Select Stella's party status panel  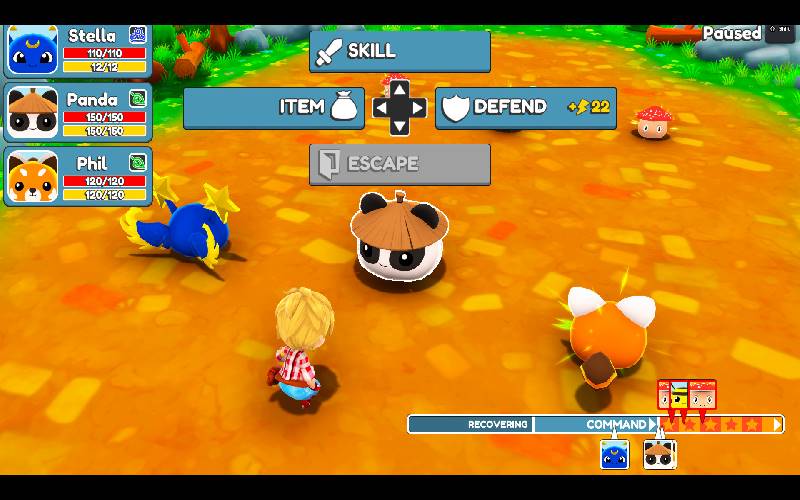[x=78, y=50]
